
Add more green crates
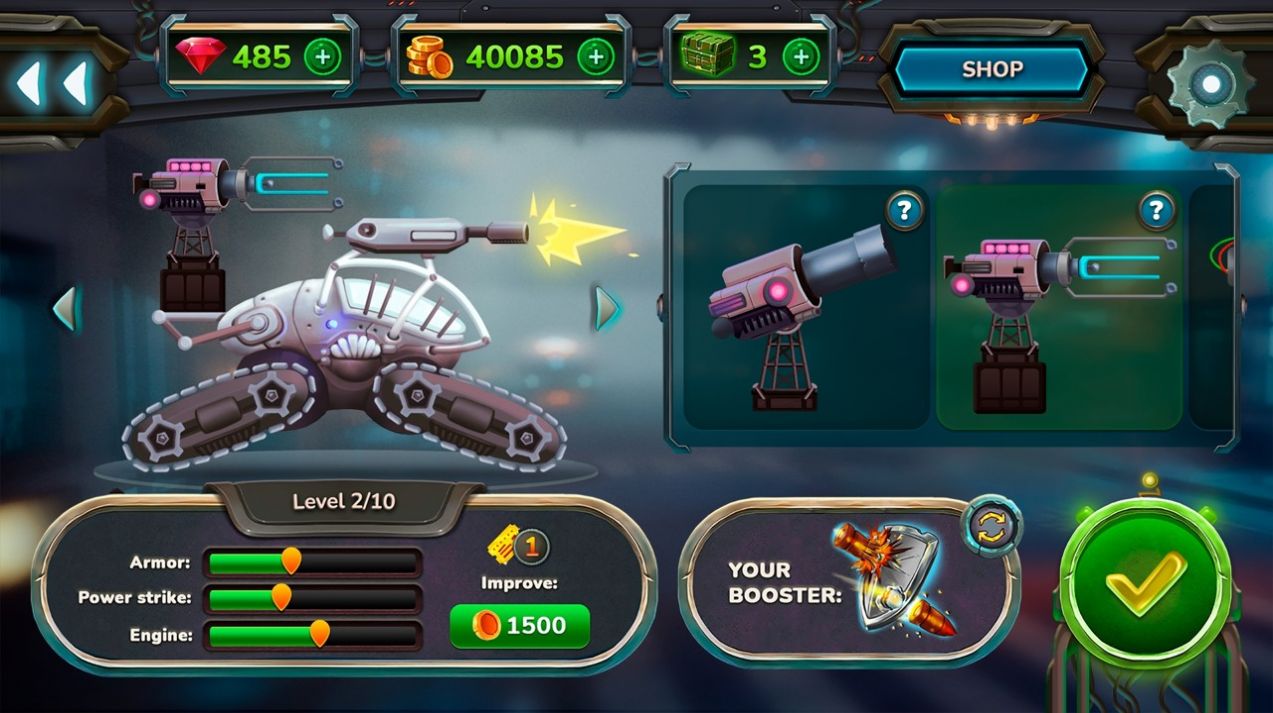(x=800, y=57)
